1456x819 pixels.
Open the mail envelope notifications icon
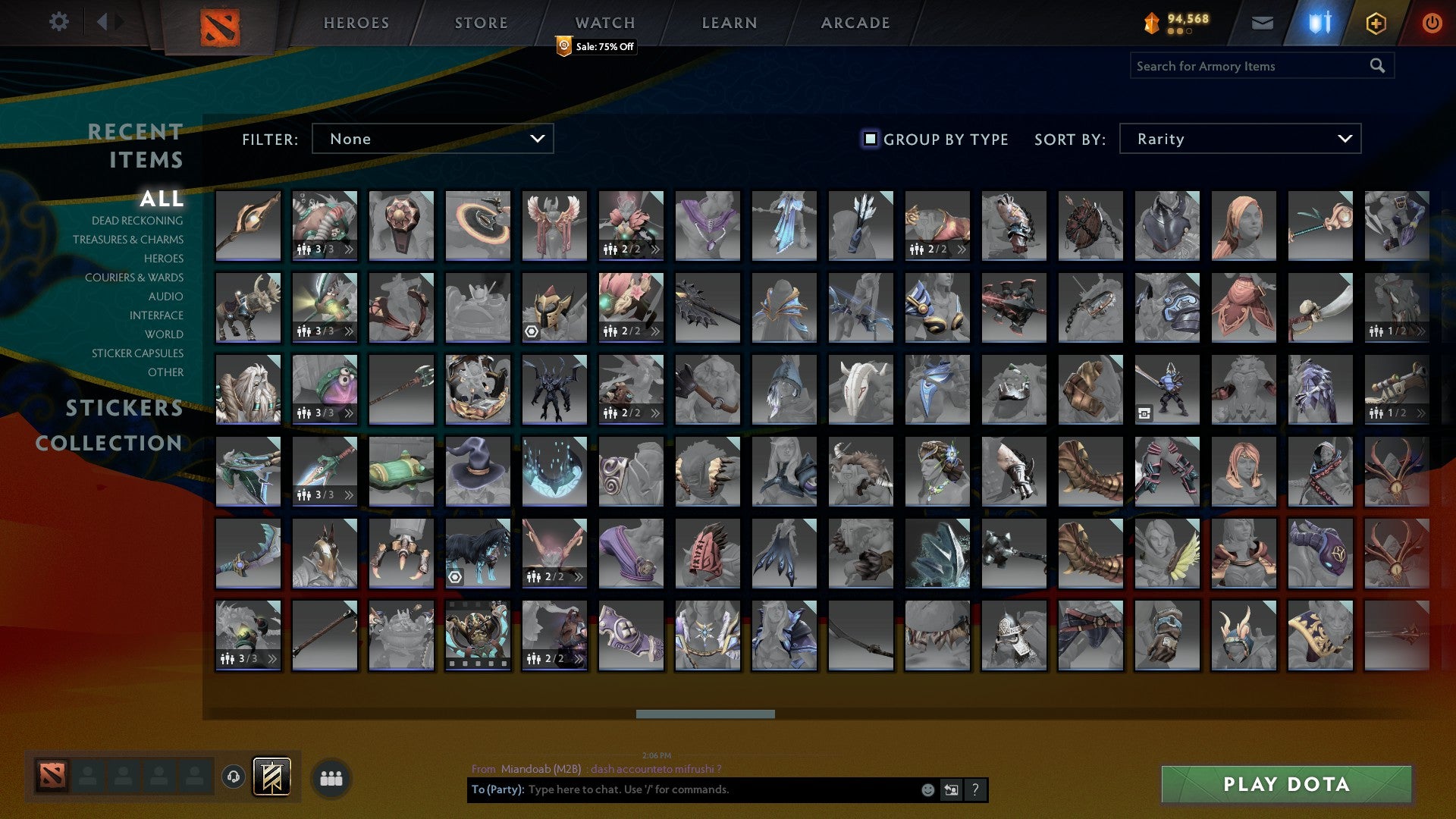pos(1263,23)
